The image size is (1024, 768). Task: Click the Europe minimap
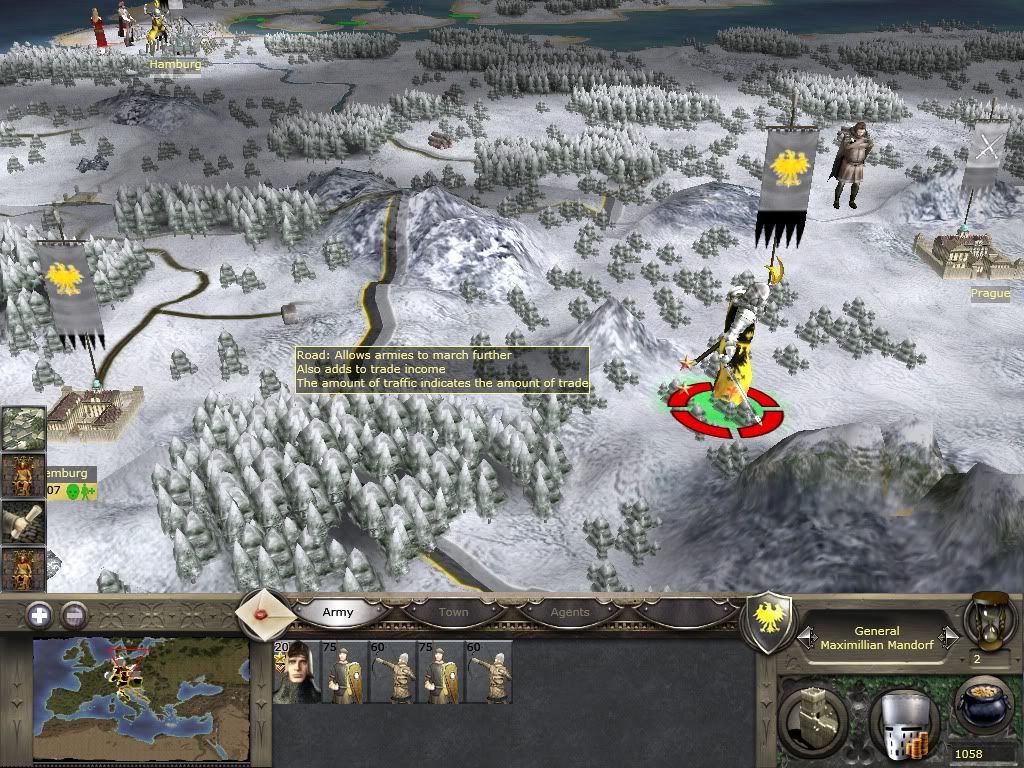pos(140,697)
